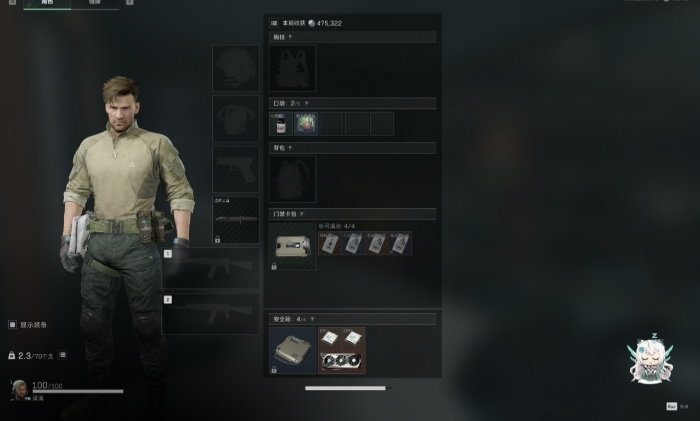
Task: Select the empty backpack slot
Action: [293, 179]
